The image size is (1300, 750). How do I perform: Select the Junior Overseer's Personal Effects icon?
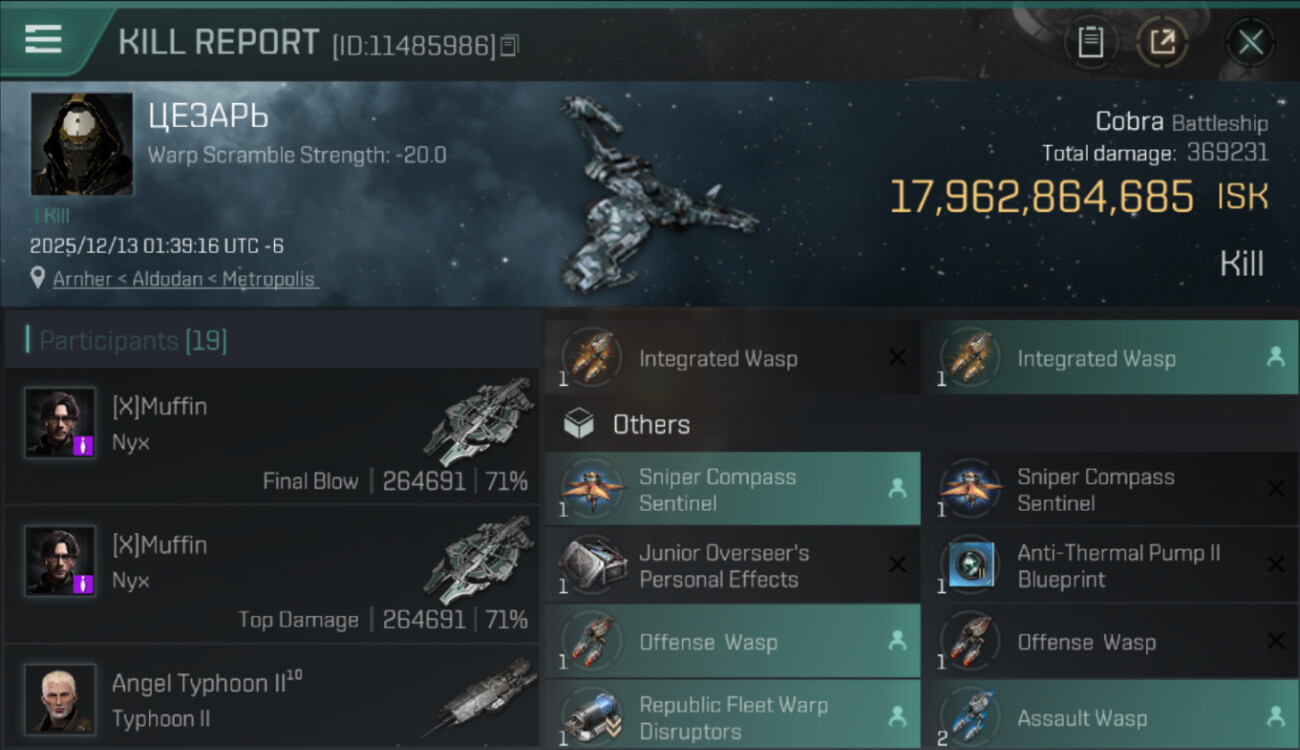[x=593, y=565]
